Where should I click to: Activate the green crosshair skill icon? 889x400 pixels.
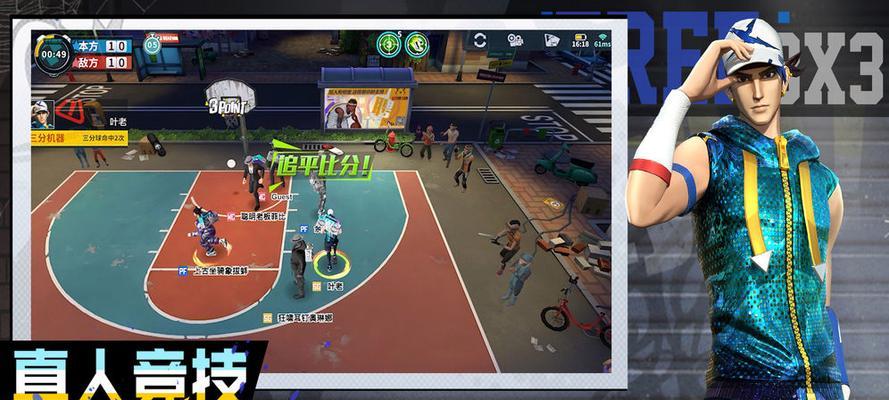[387, 43]
